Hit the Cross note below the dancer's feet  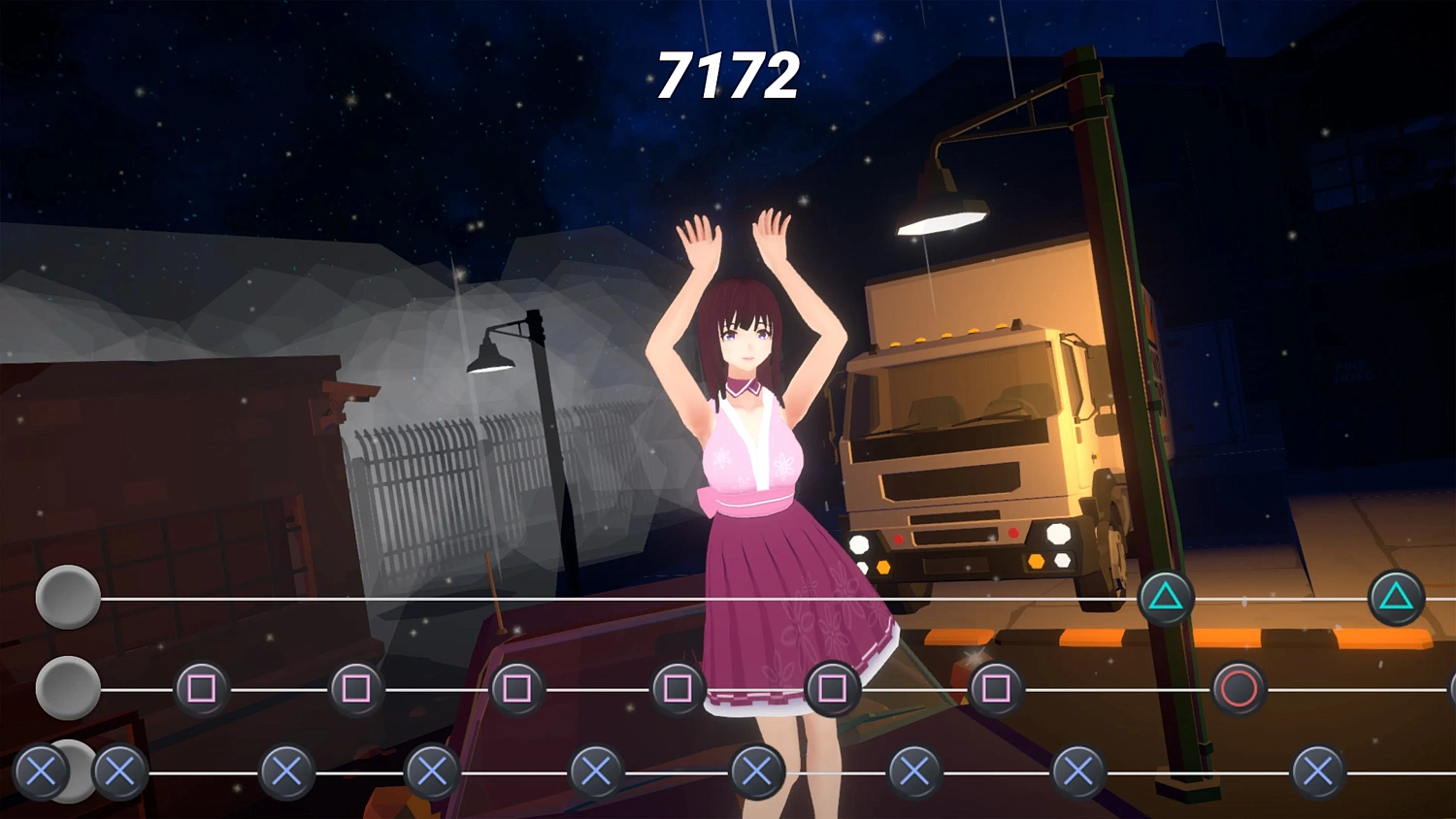click(x=757, y=775)
